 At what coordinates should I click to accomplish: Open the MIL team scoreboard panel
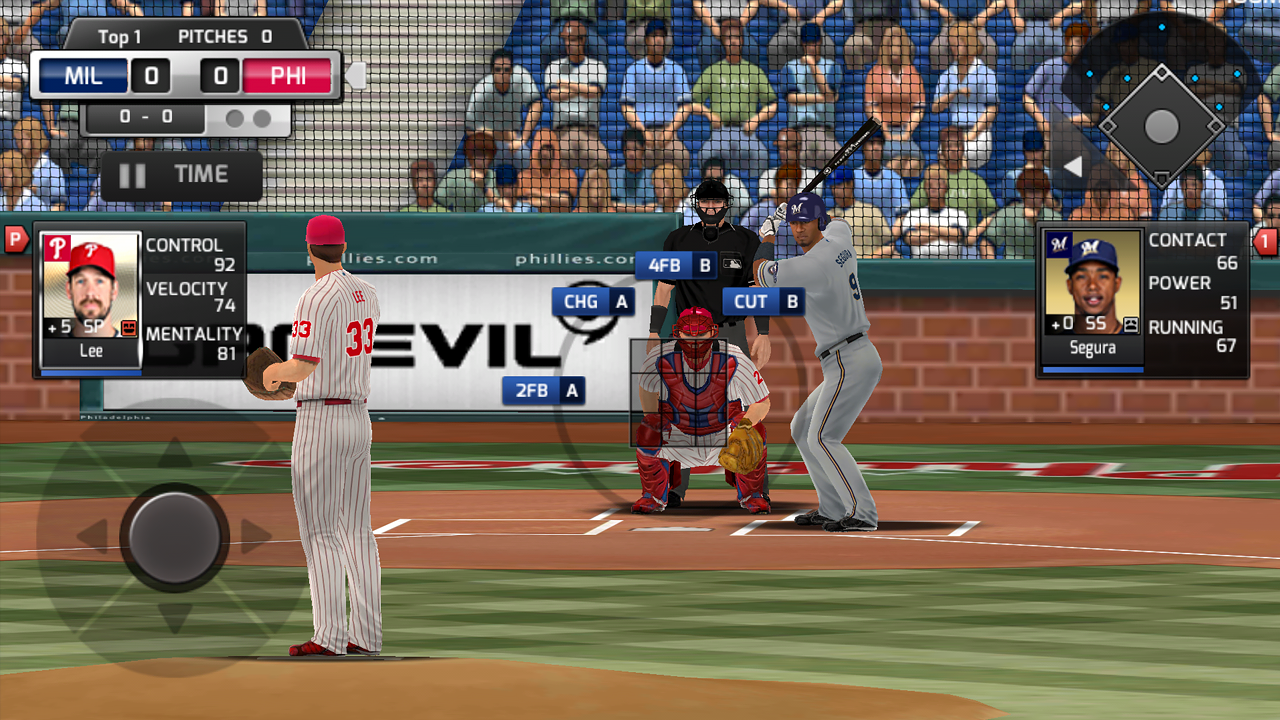(82, 75)
